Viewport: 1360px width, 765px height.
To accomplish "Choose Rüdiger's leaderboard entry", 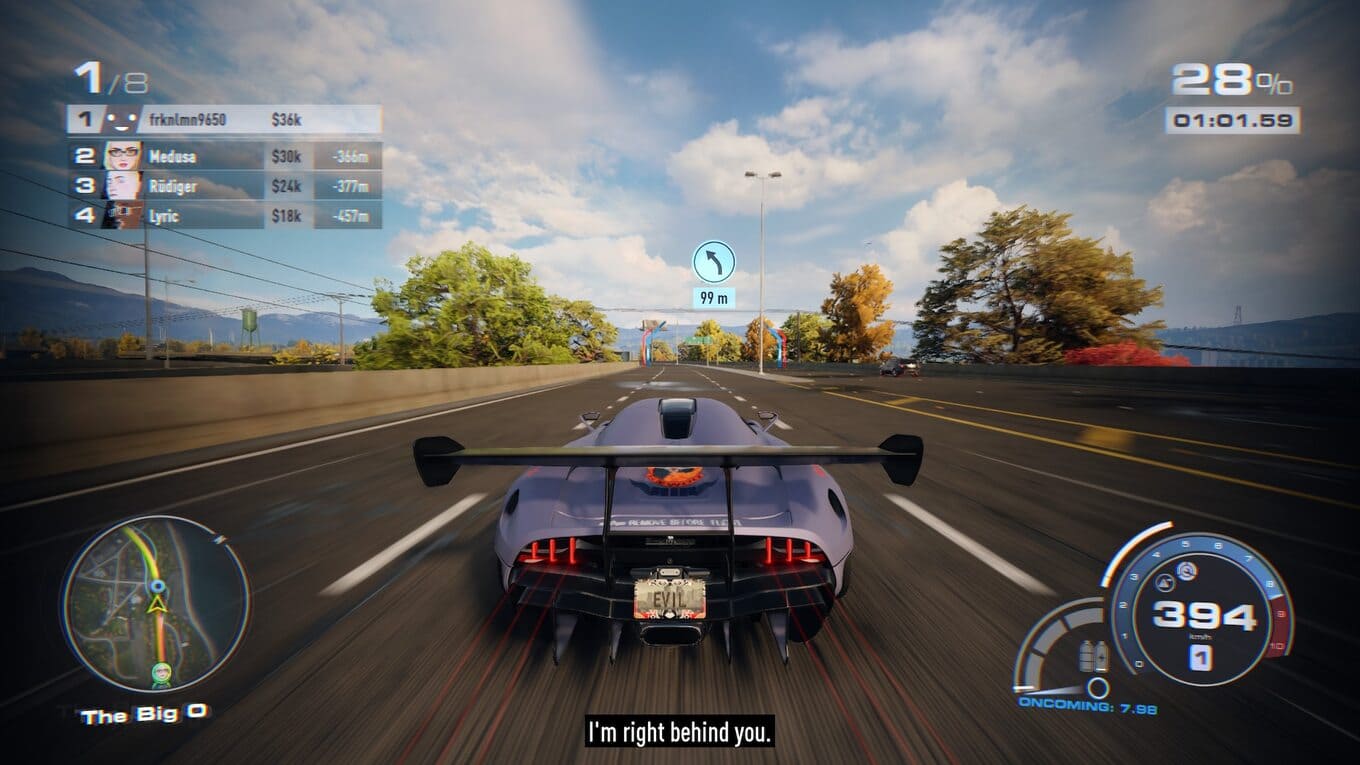I will coord(224,186).
